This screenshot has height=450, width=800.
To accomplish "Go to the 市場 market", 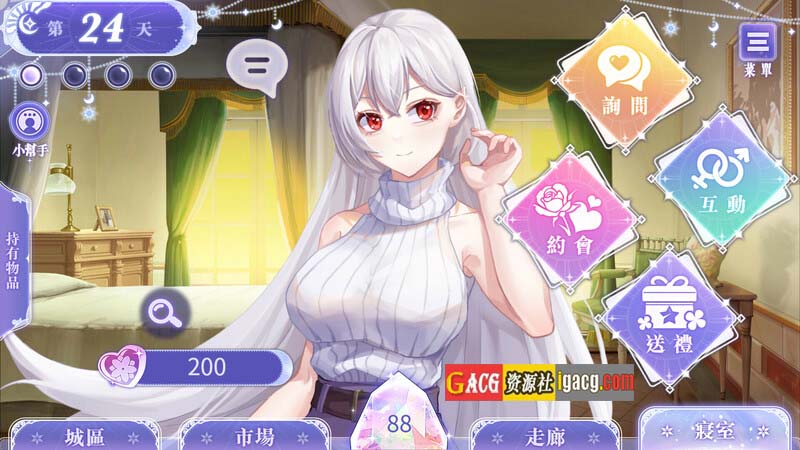I will [x=241, y=435].
